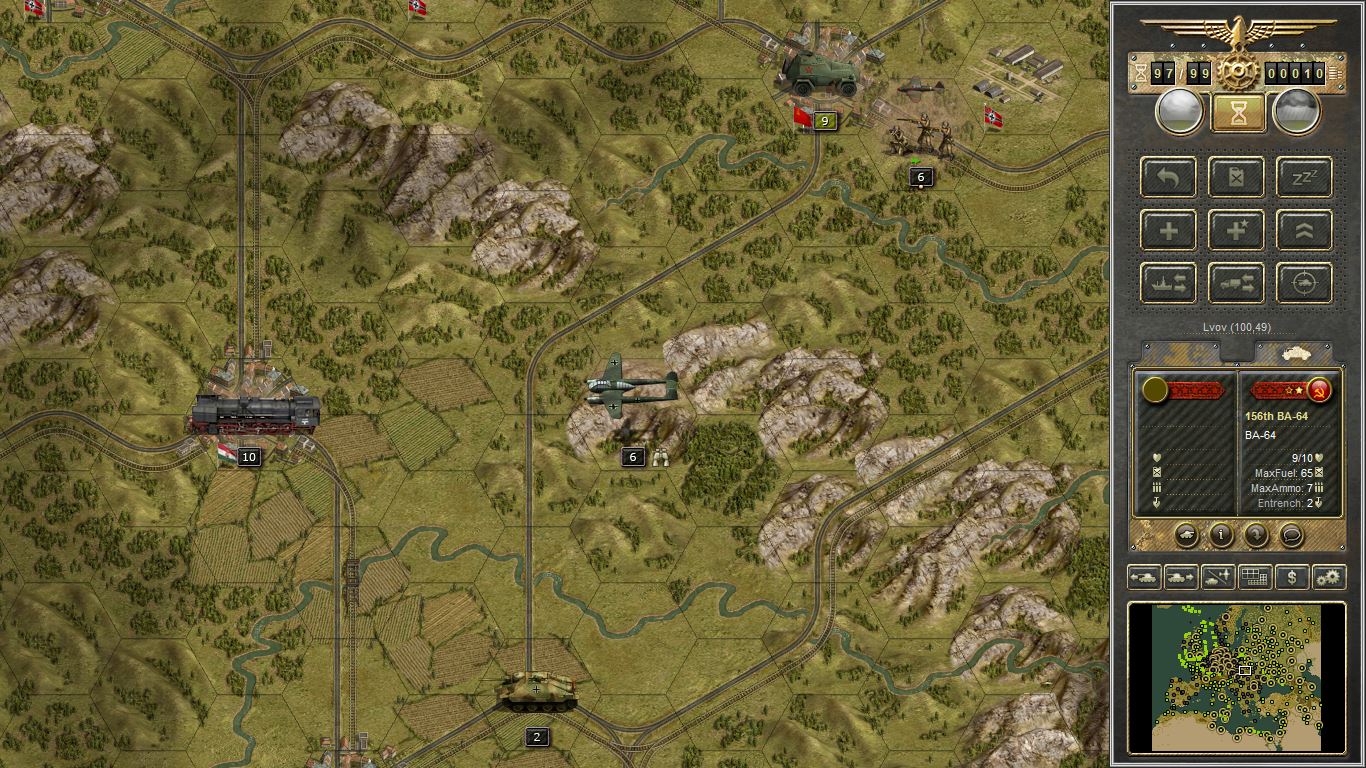Click the reinforce plus icon
The width and height of the screenshot is (1366, 768).
pyautogui.click(x=1167, y=229)
